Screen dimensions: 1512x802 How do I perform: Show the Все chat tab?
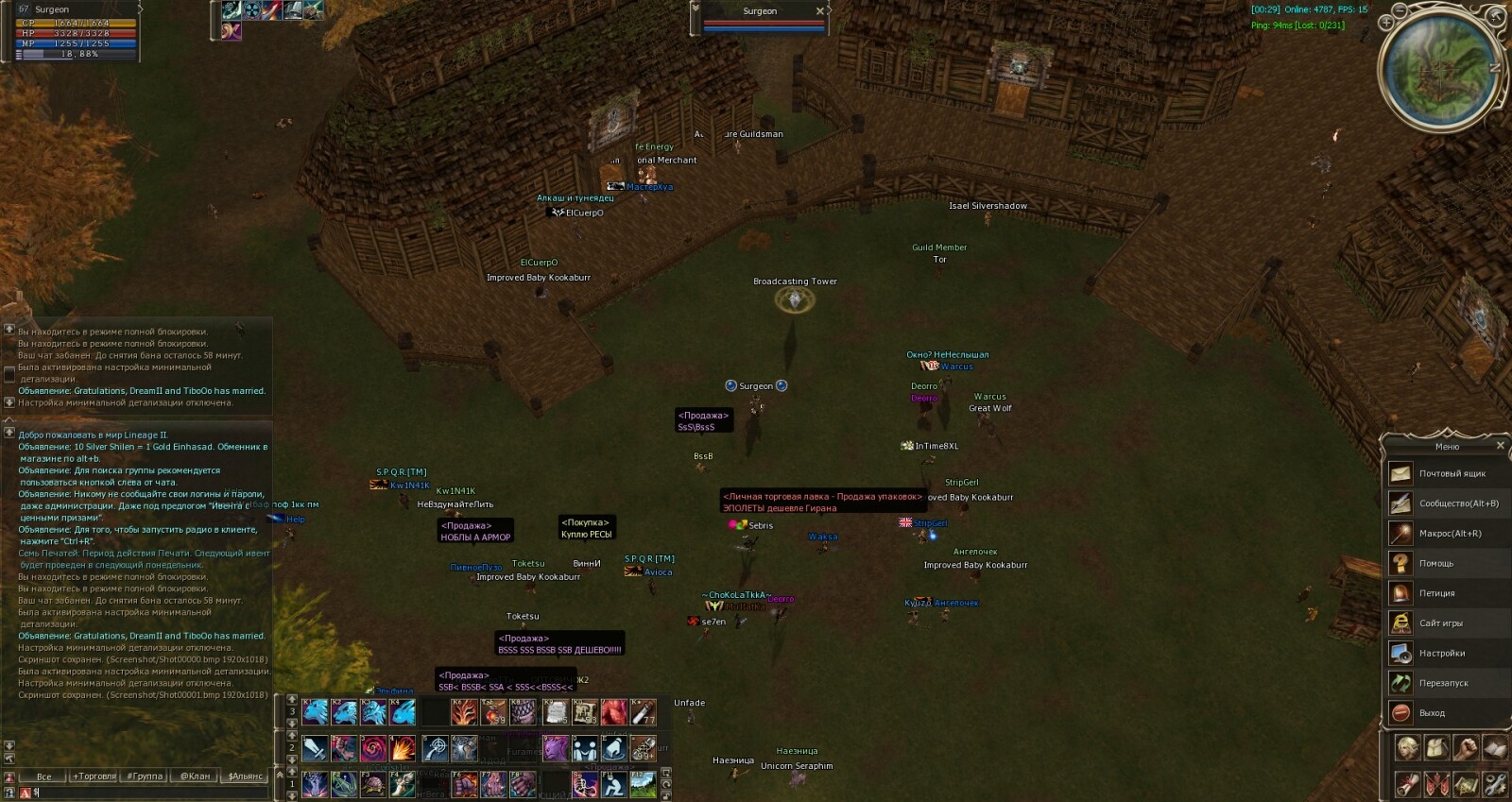tap(43, 776)
